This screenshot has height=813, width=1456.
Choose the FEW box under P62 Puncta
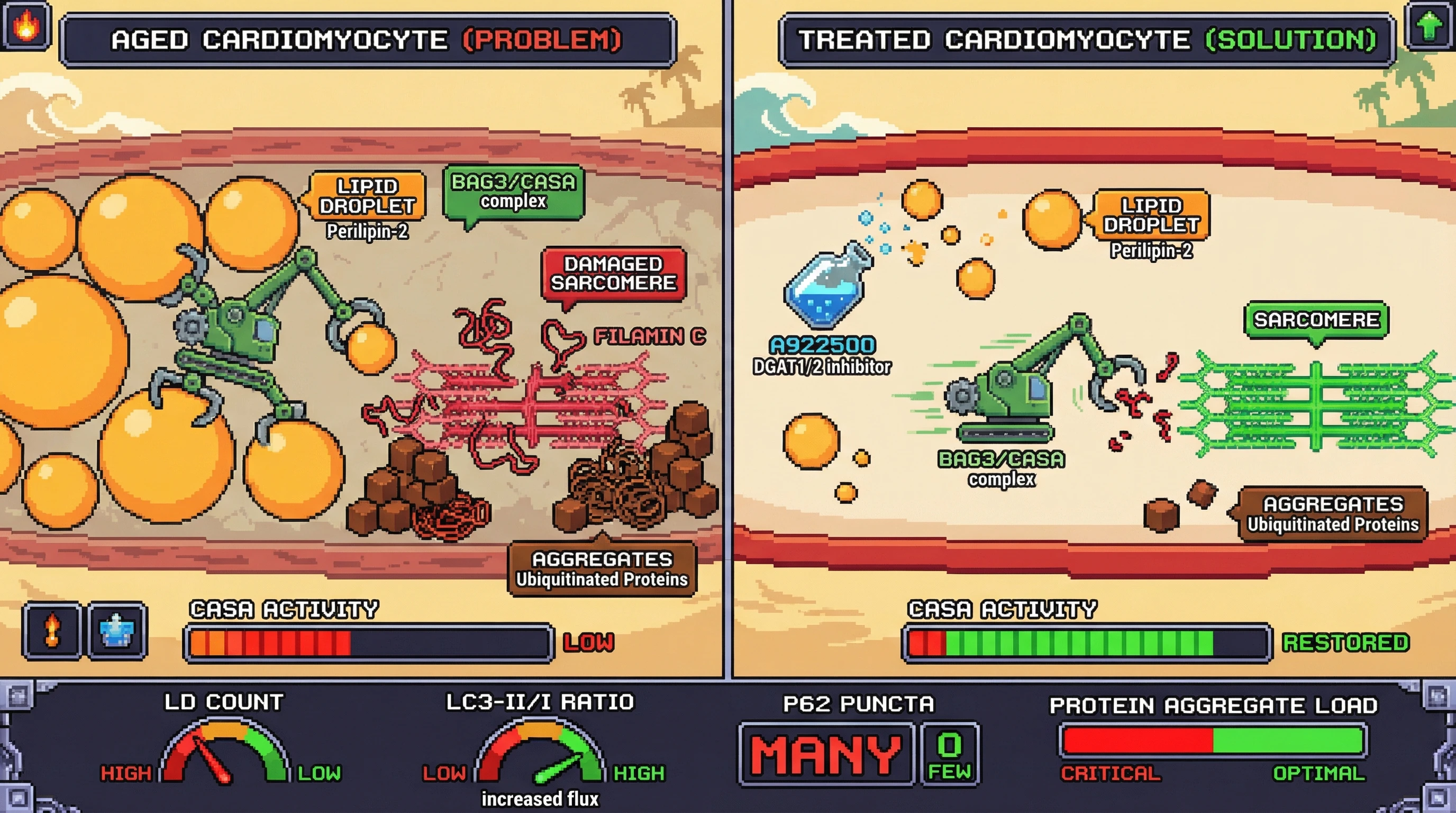click(x=950, y=754)
